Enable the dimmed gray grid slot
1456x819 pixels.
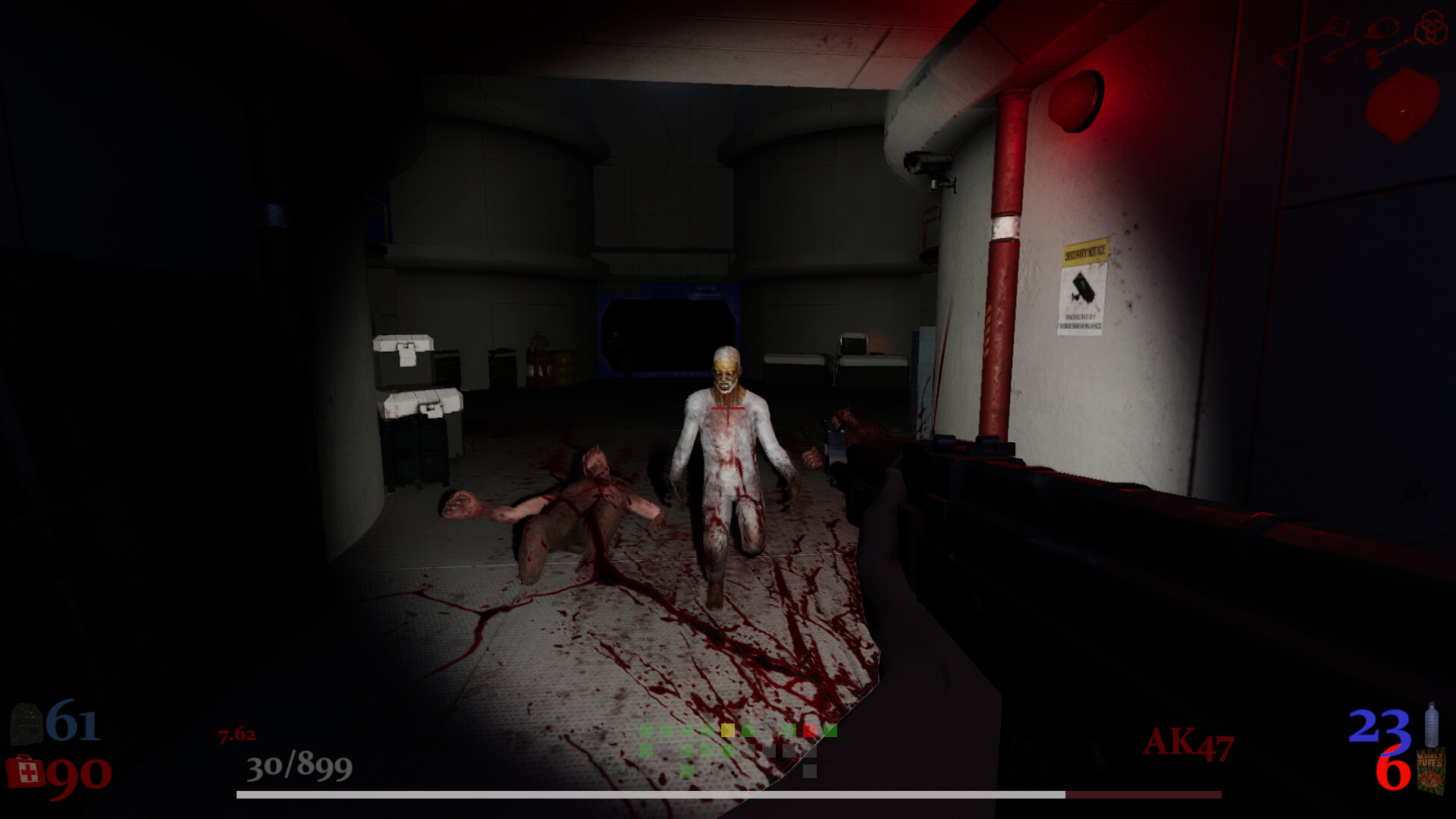(x=810, y=771)
